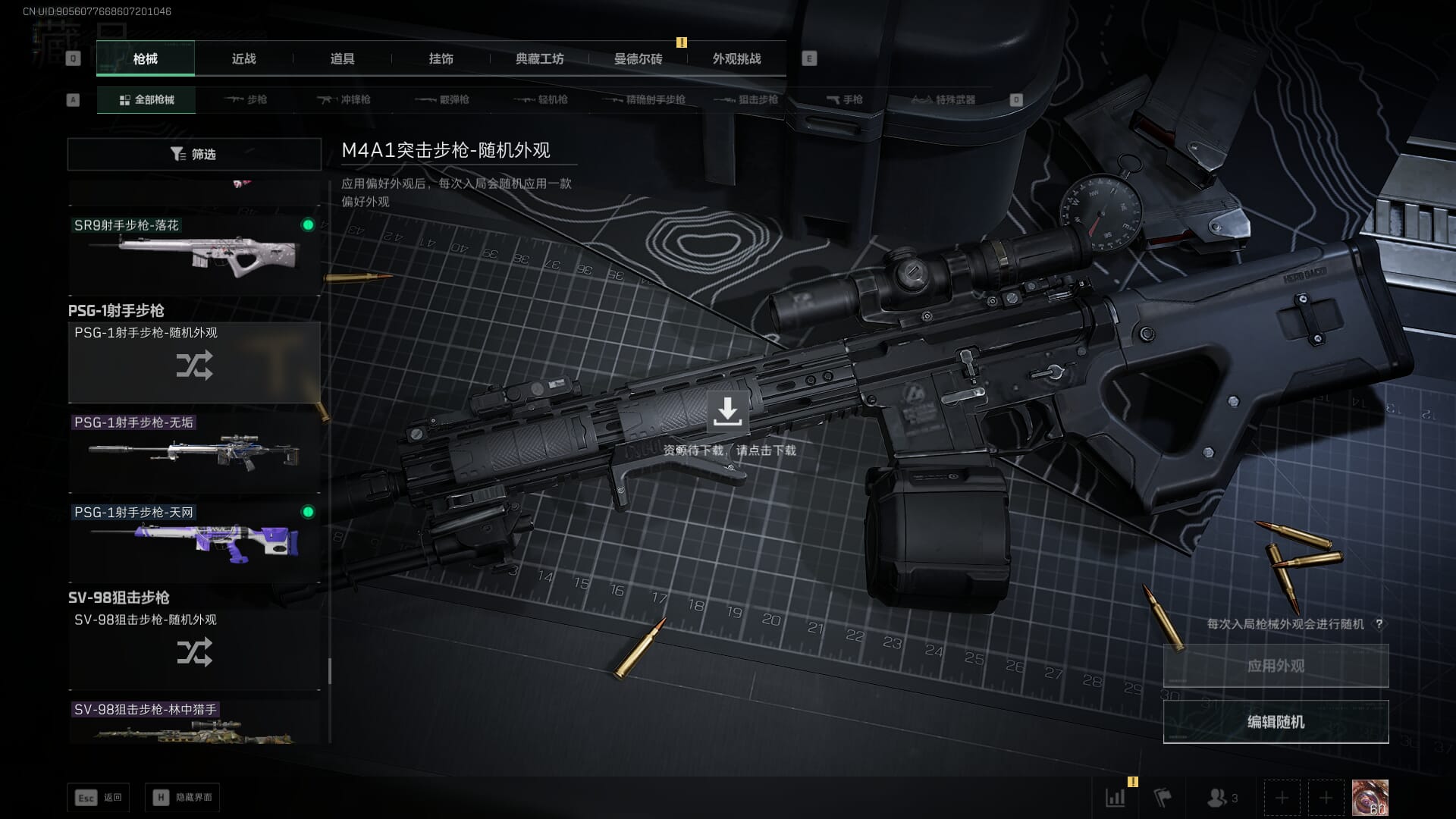This screenshot has height=819, width=1456.
Task: Open 编辑随机 to edit random skins
Action: [1276, 722]
